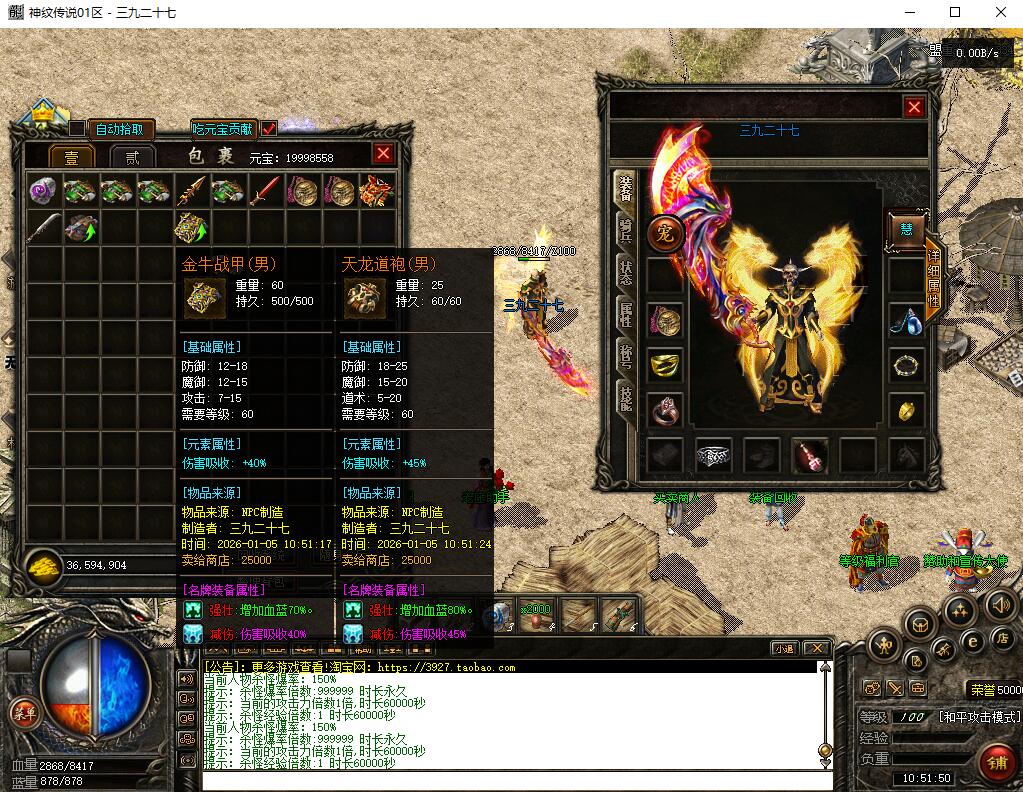The width and height of the screenshot is (1023, 792).
Task: Pick the golden spear in the bag
Action: [191, 190]
